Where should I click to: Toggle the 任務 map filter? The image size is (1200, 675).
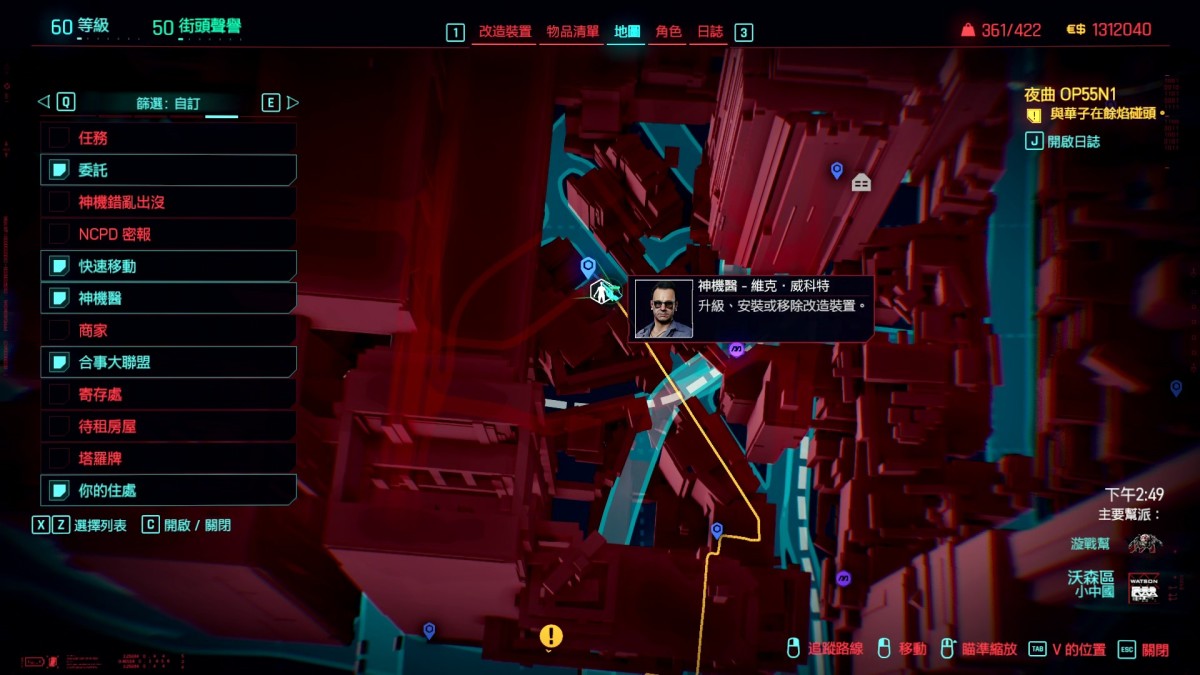tap(168, 138)
